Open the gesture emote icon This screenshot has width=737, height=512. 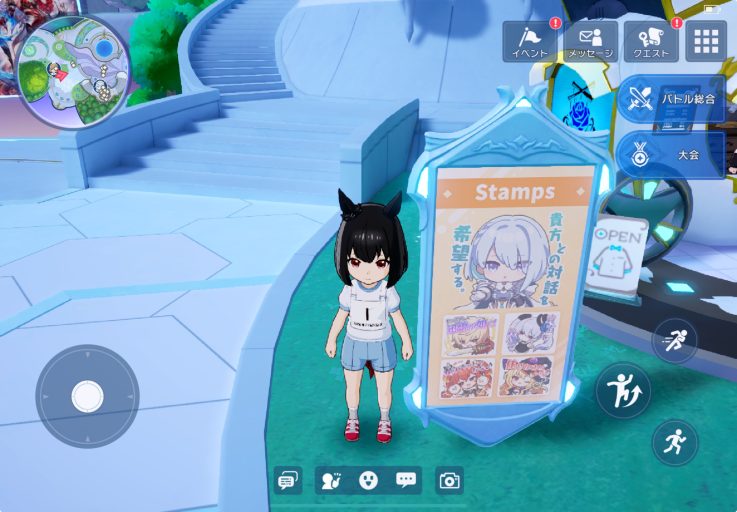[331, 481]
